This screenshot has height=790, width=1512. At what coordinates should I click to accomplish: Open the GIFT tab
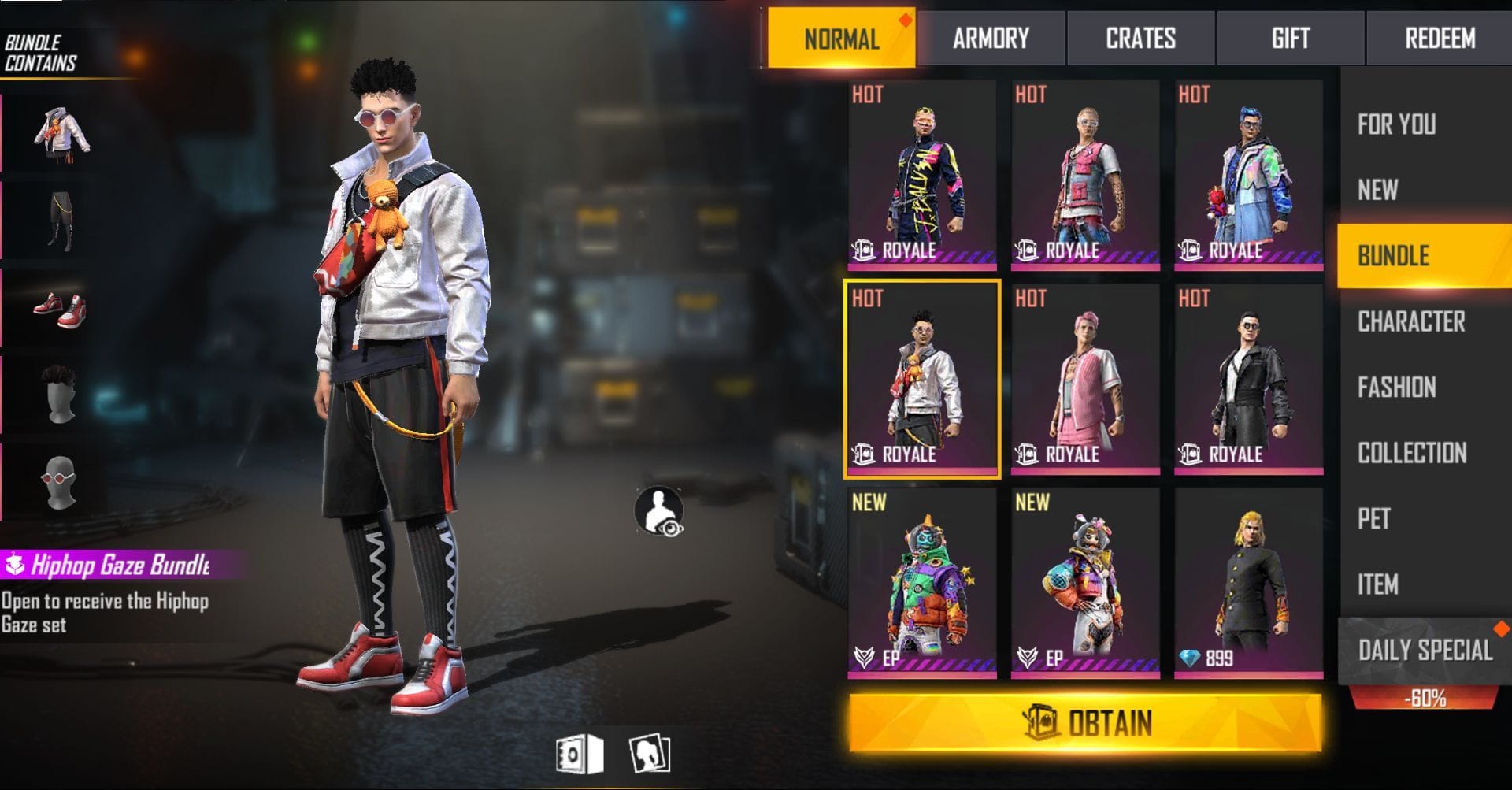click(x=1288, y=37)
